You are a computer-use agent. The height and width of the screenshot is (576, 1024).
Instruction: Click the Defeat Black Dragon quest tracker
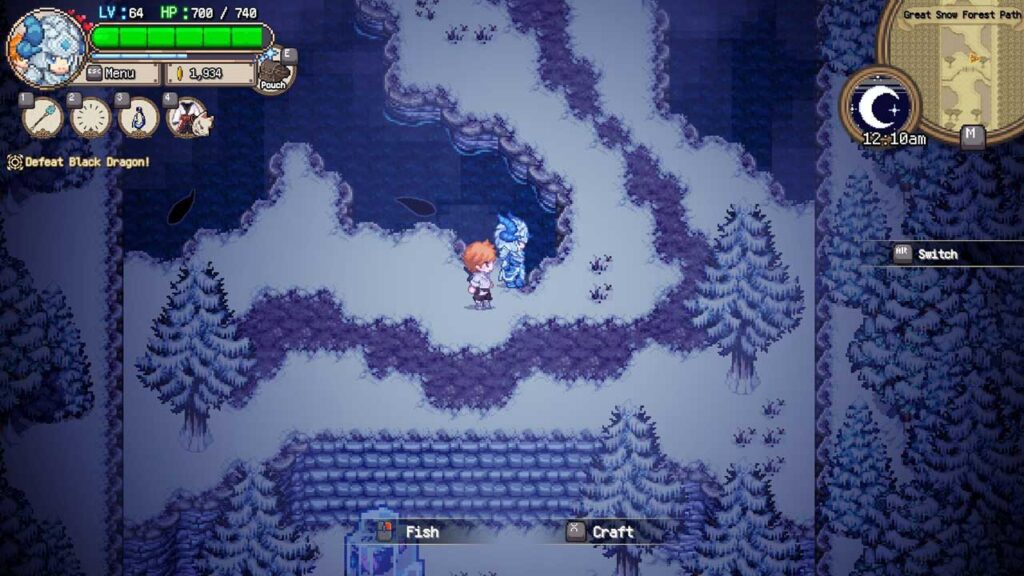[80, 162]
